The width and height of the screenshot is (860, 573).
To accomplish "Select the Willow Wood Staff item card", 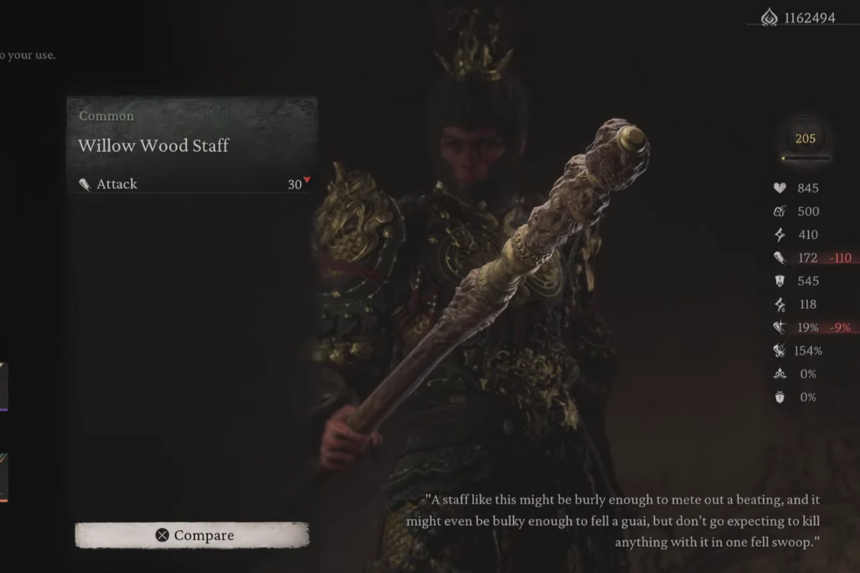I will 192,146.
